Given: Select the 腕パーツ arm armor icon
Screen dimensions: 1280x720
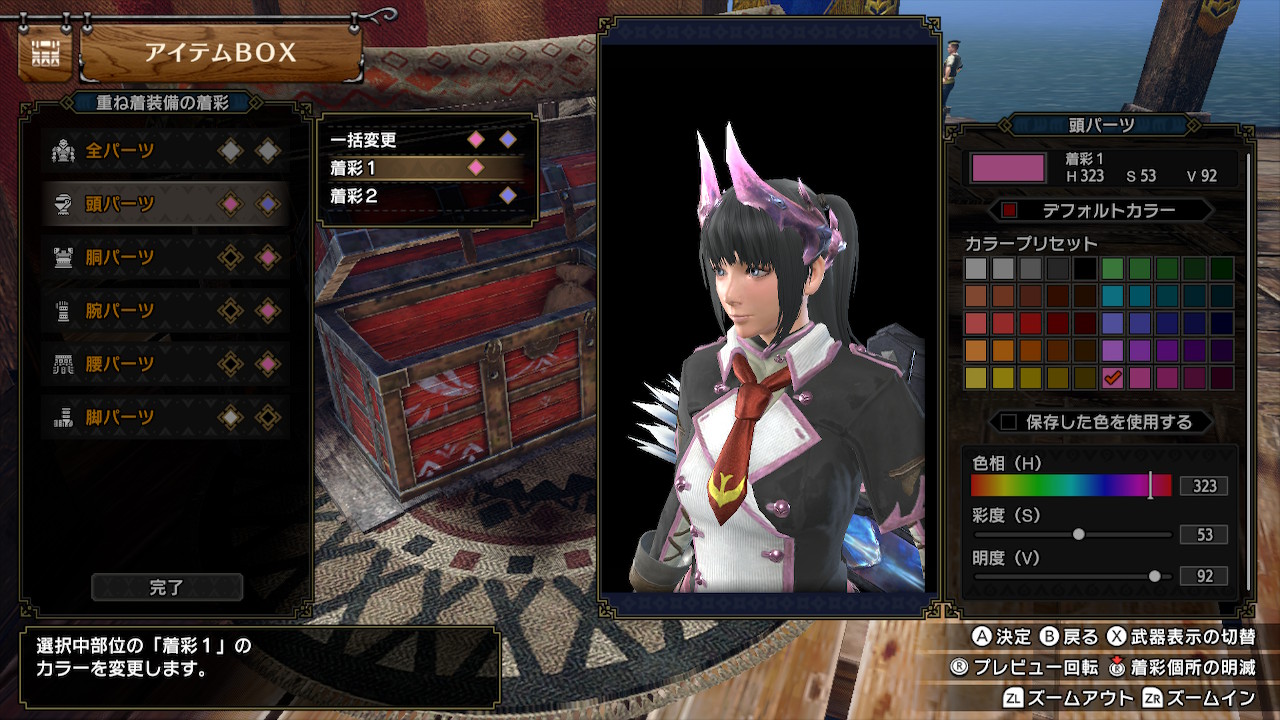Looking at the screenshot, I should pos(63,310).
